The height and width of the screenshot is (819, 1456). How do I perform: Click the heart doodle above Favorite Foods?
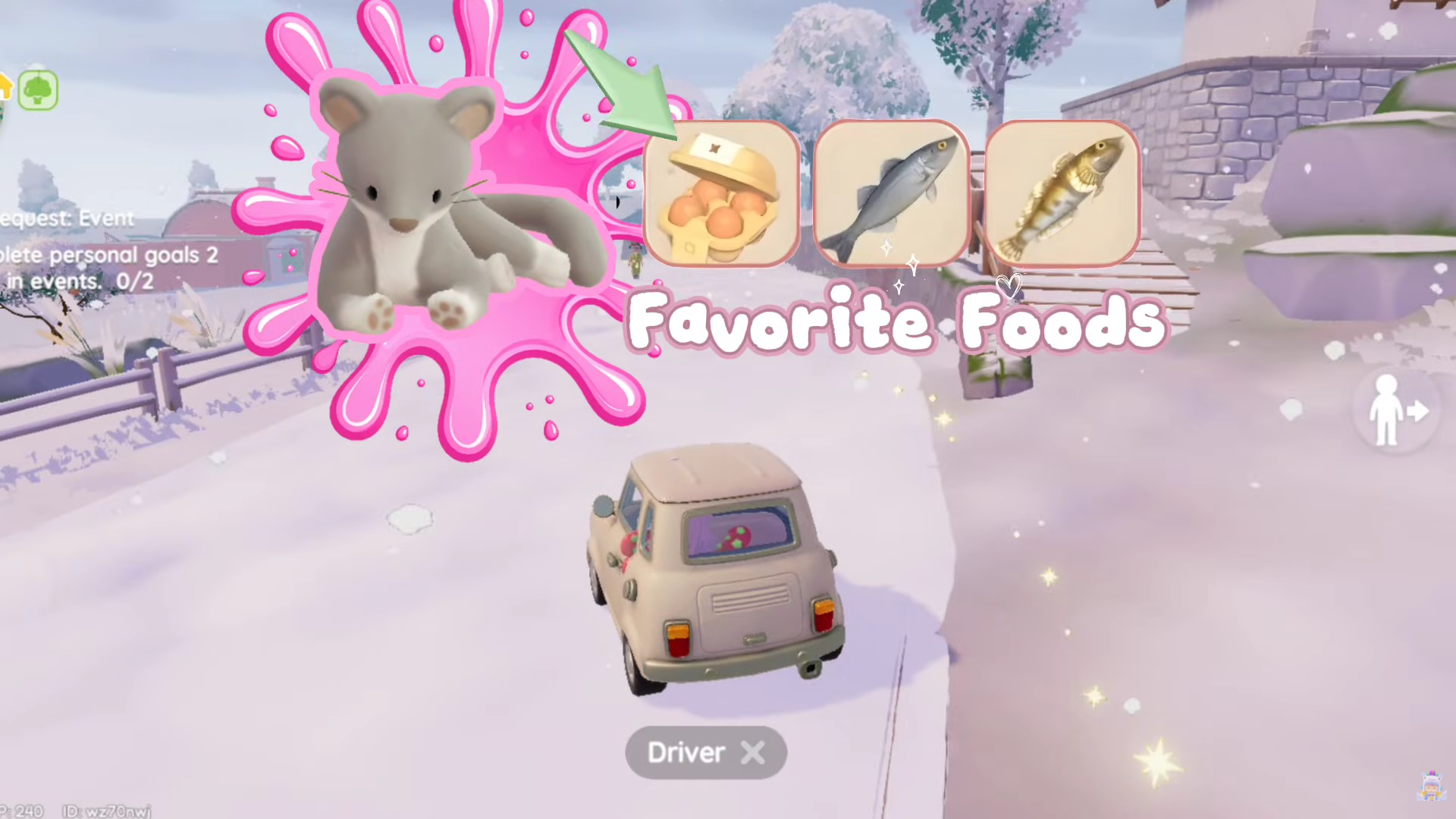point(1009,287)
